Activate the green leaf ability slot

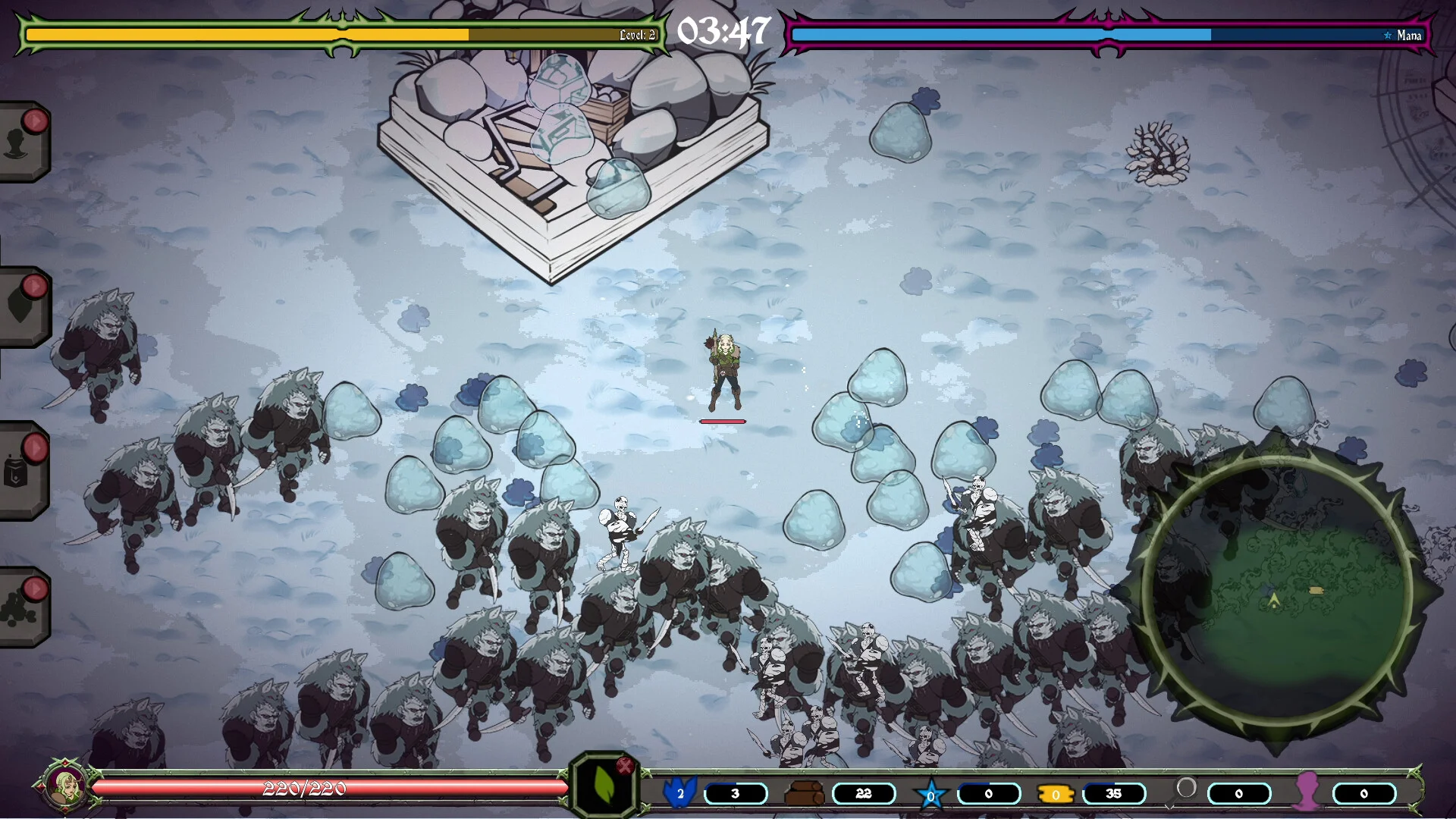point(603,786)
